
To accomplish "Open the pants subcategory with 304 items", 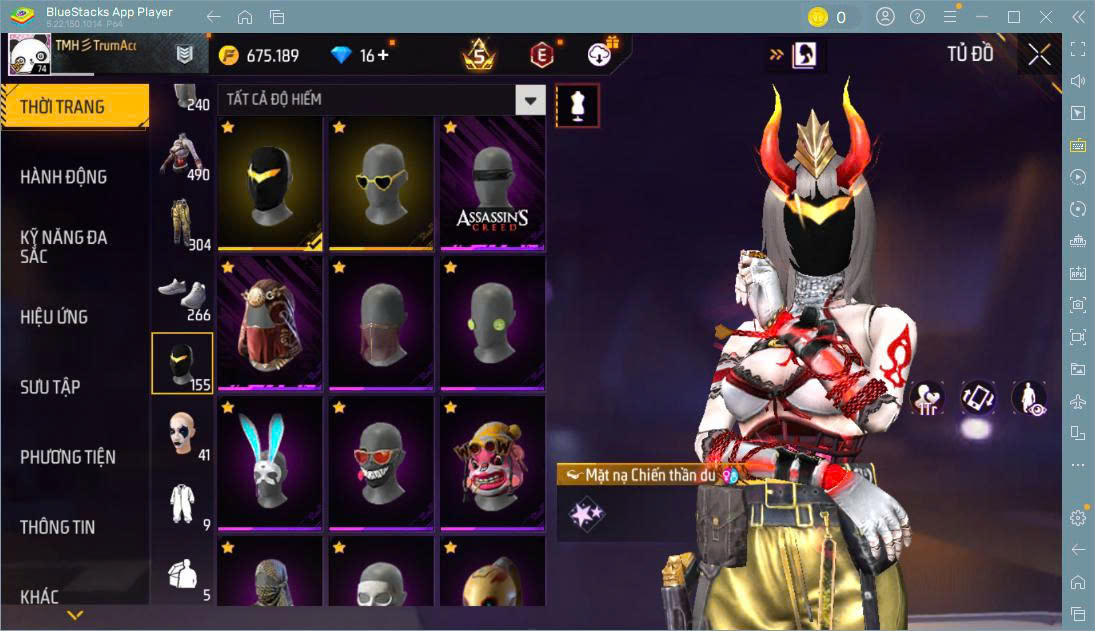I will coord(182,224).
